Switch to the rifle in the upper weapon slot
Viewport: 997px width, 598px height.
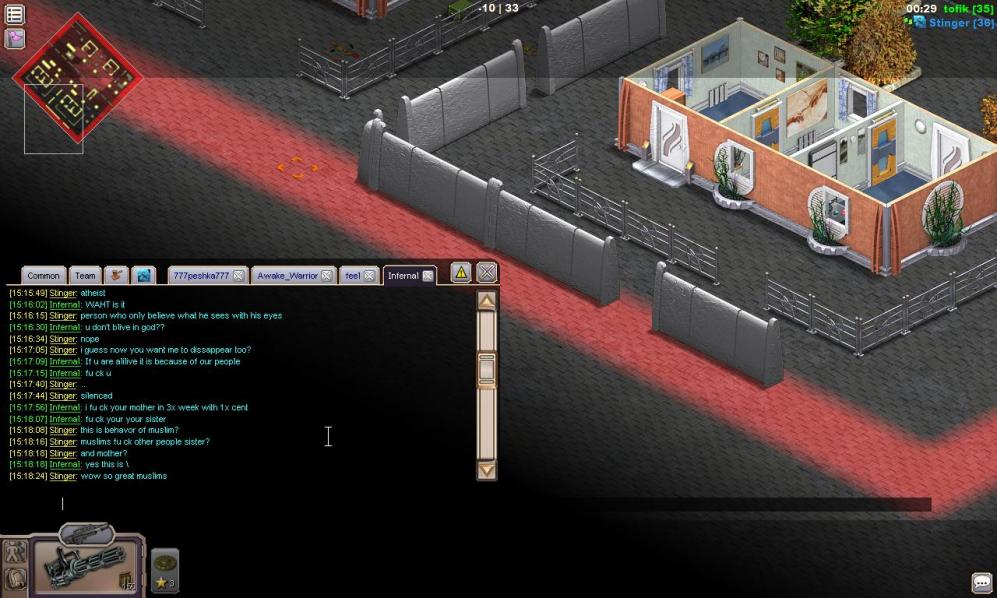coord(87,535)
